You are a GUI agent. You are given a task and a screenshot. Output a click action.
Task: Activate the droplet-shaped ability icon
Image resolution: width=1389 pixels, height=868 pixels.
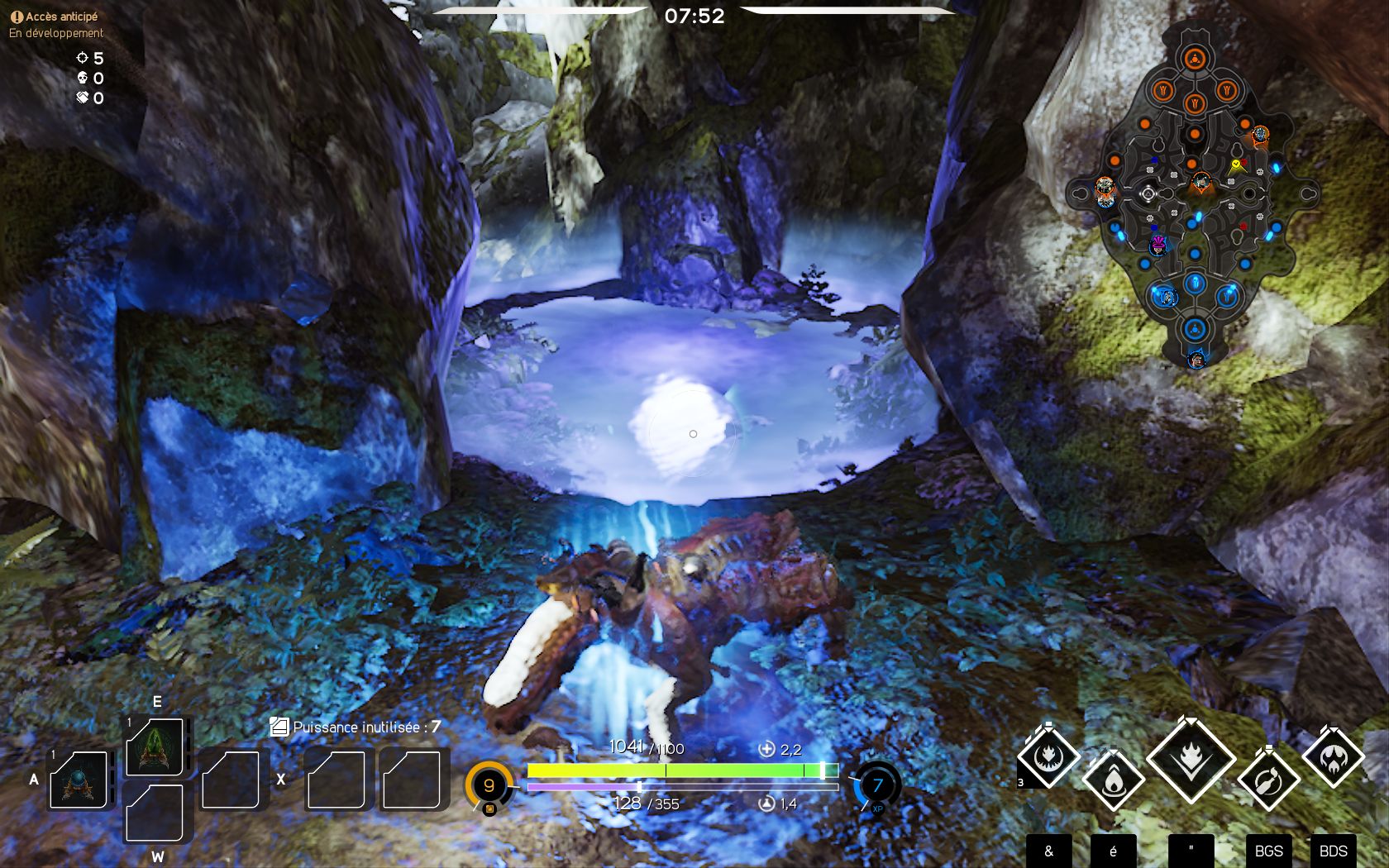point(1116,780)
